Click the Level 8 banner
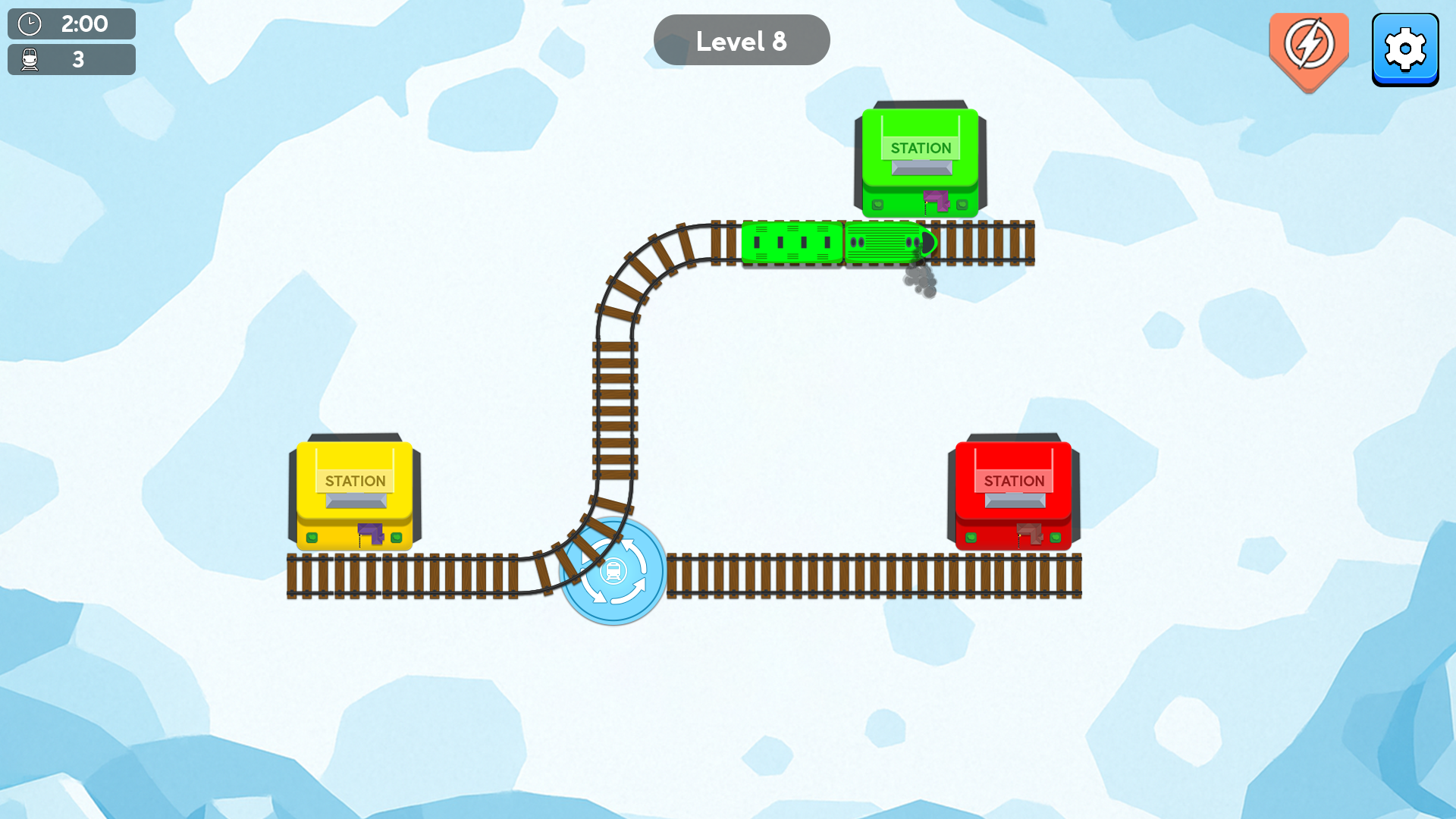This screenshot has width=1456, height=819. coord(741,39)
